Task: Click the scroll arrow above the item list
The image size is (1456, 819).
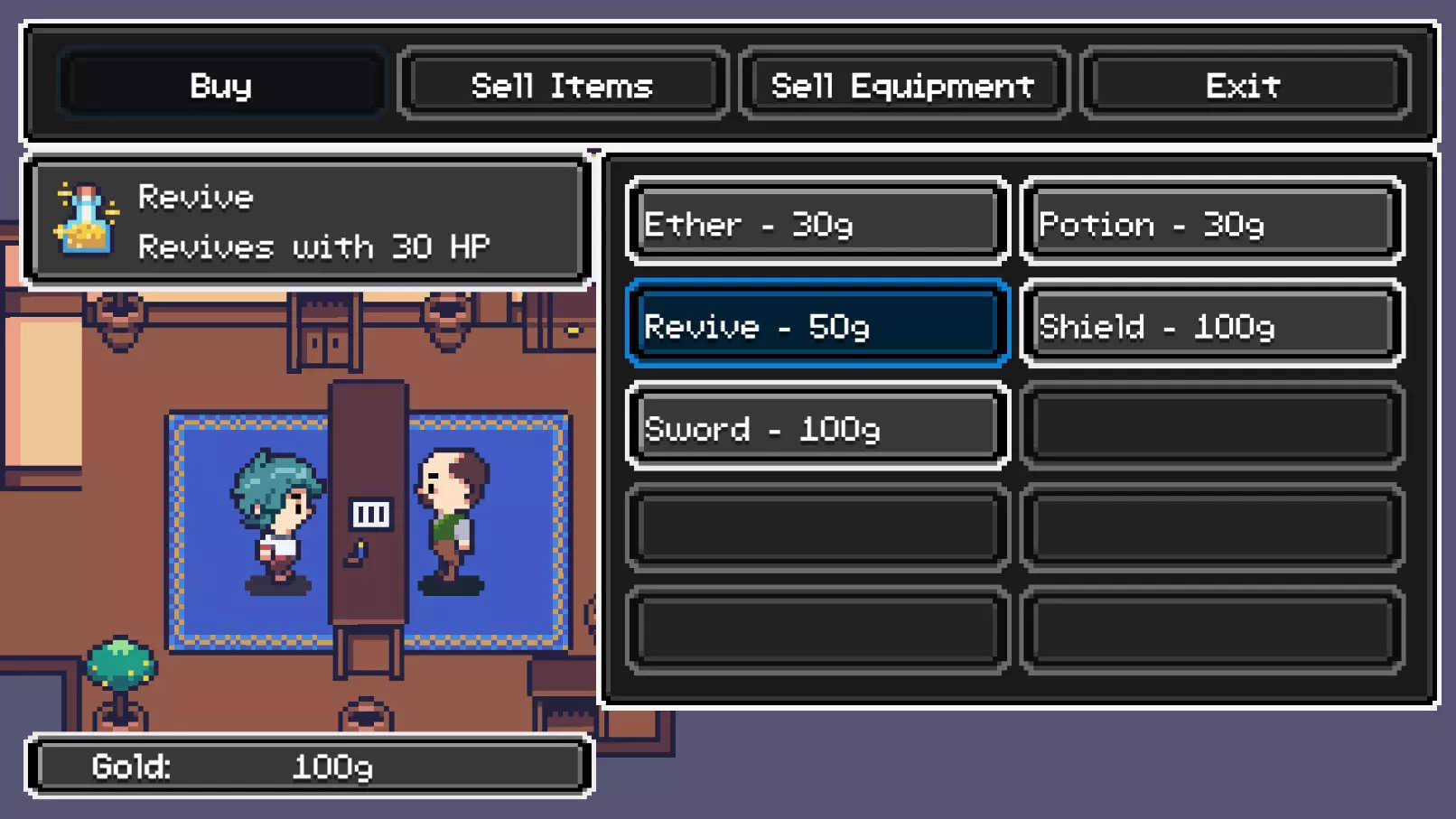Action: point(594,149)
